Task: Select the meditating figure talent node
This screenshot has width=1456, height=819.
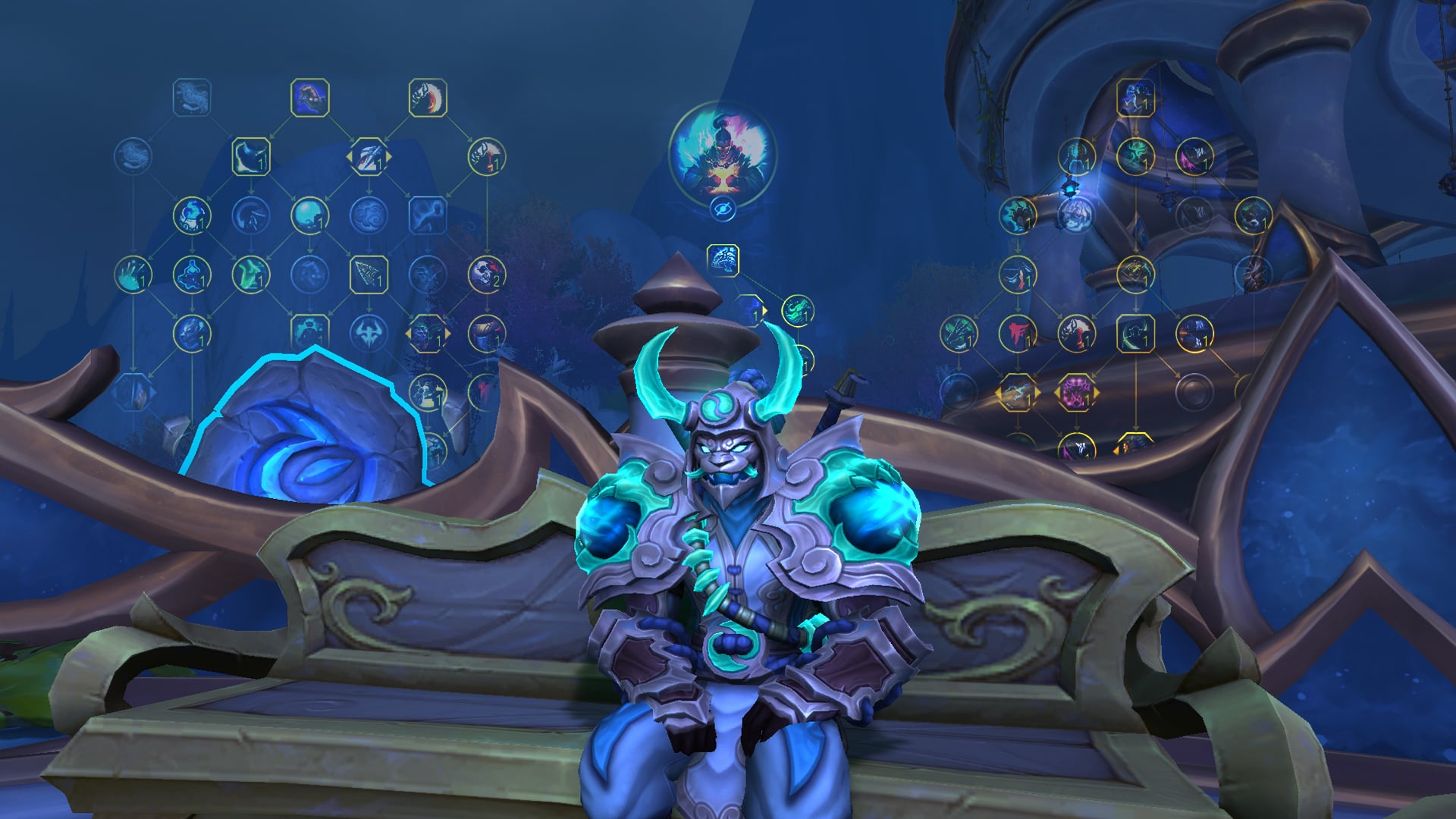Action: 191,274
